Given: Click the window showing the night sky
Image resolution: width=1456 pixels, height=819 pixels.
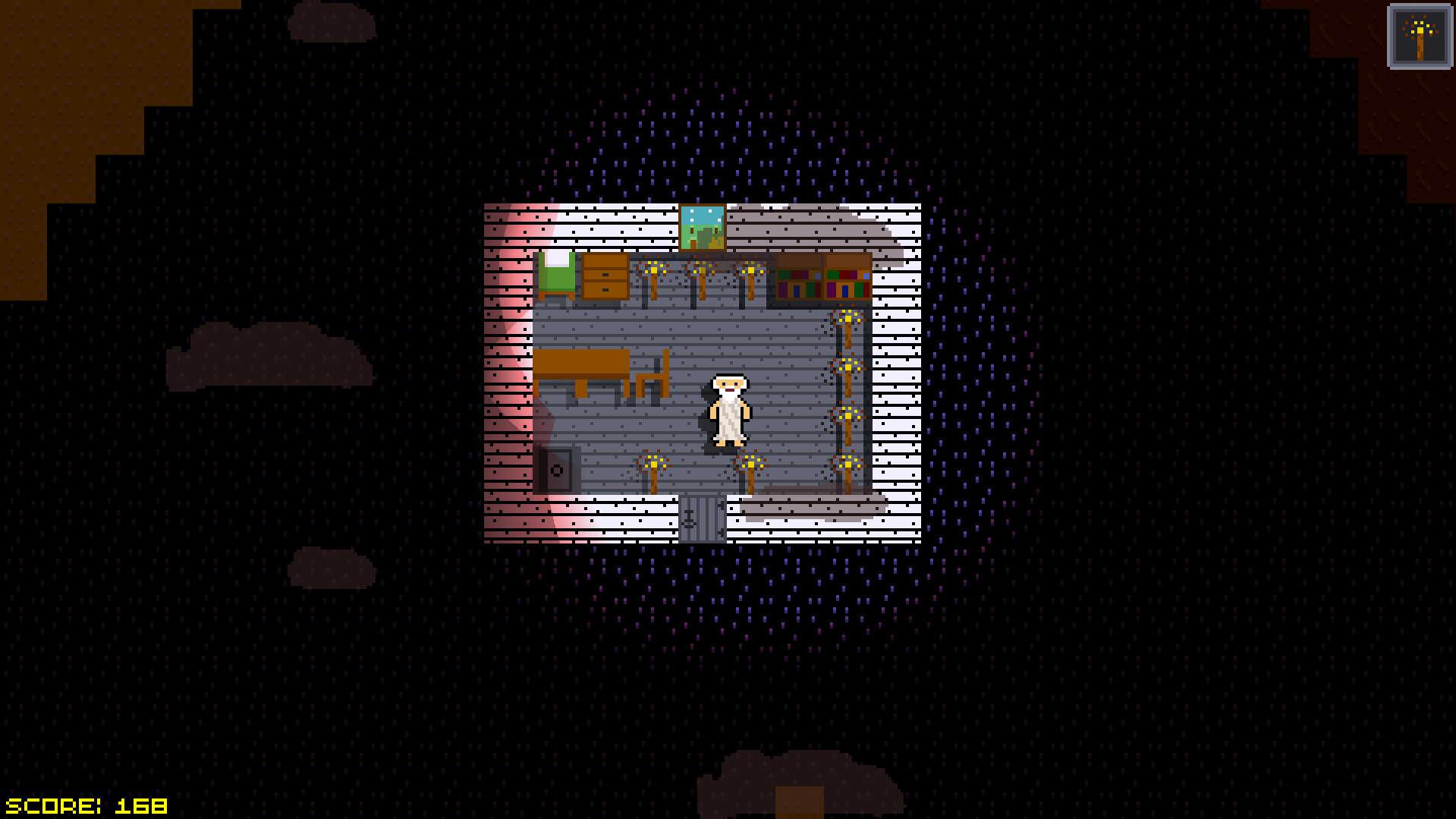Looking at the screenshot, I should [701, 227].
